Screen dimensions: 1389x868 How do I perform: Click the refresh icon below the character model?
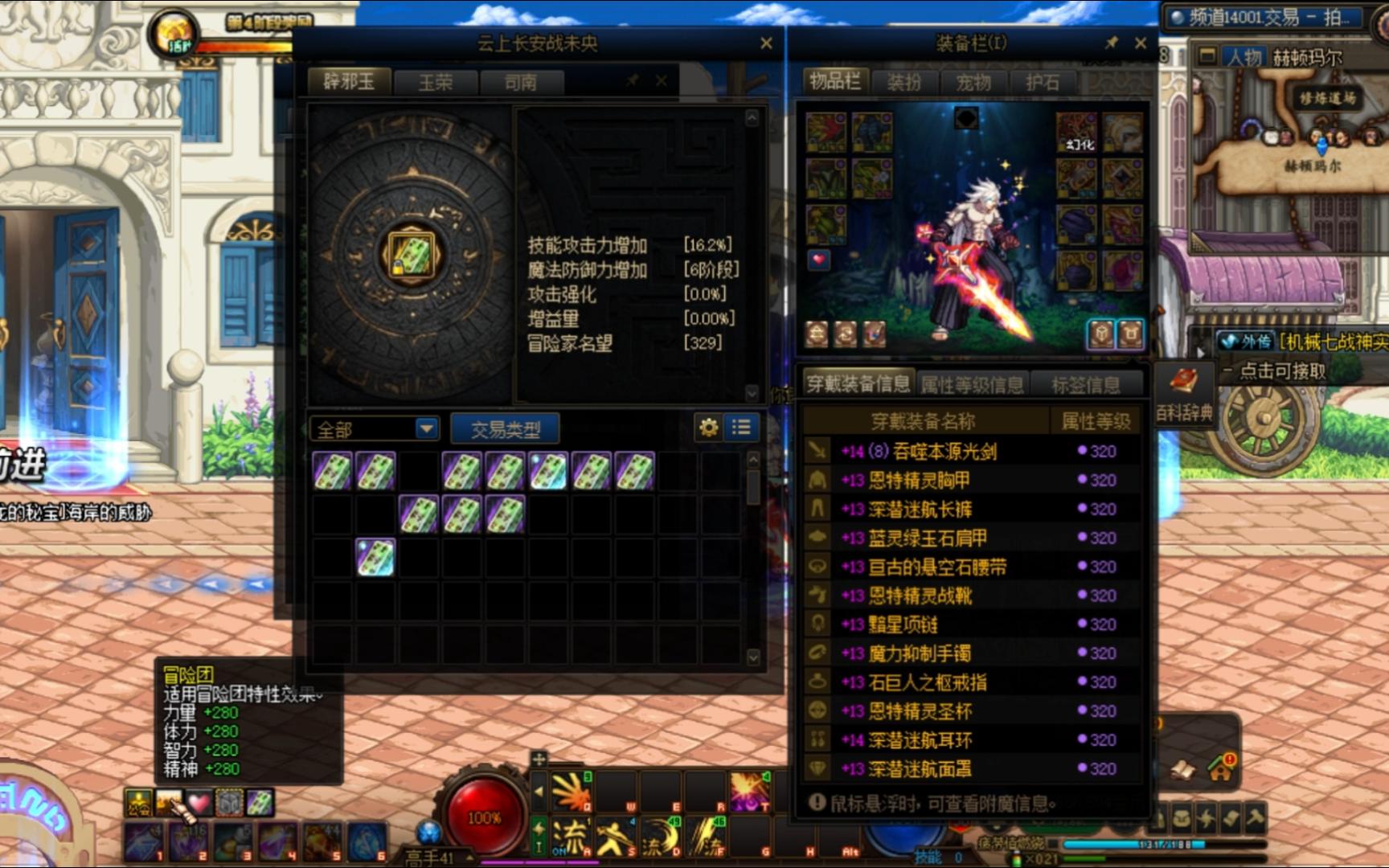(844, 332)
